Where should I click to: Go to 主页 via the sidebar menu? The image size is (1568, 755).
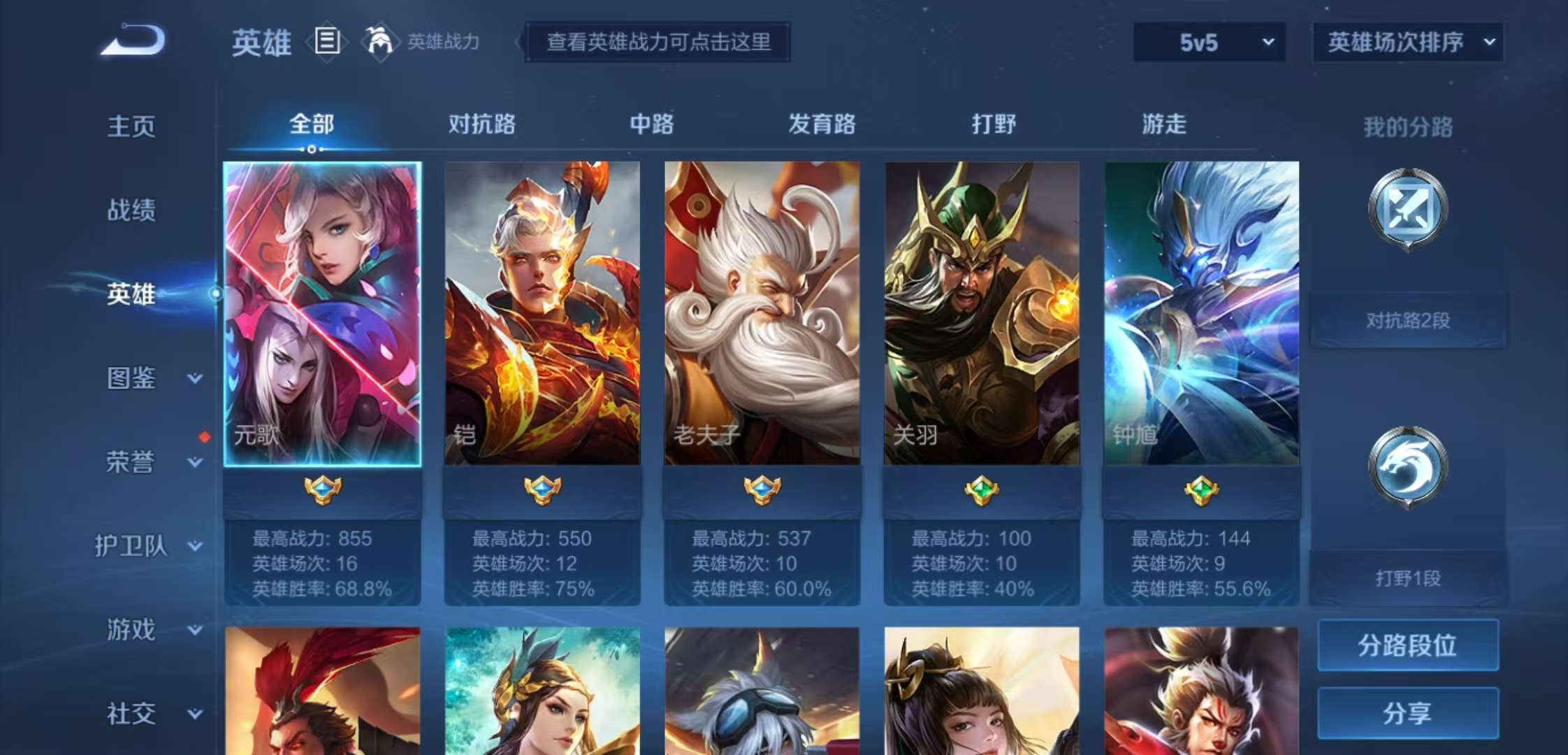tap(133, 126)
